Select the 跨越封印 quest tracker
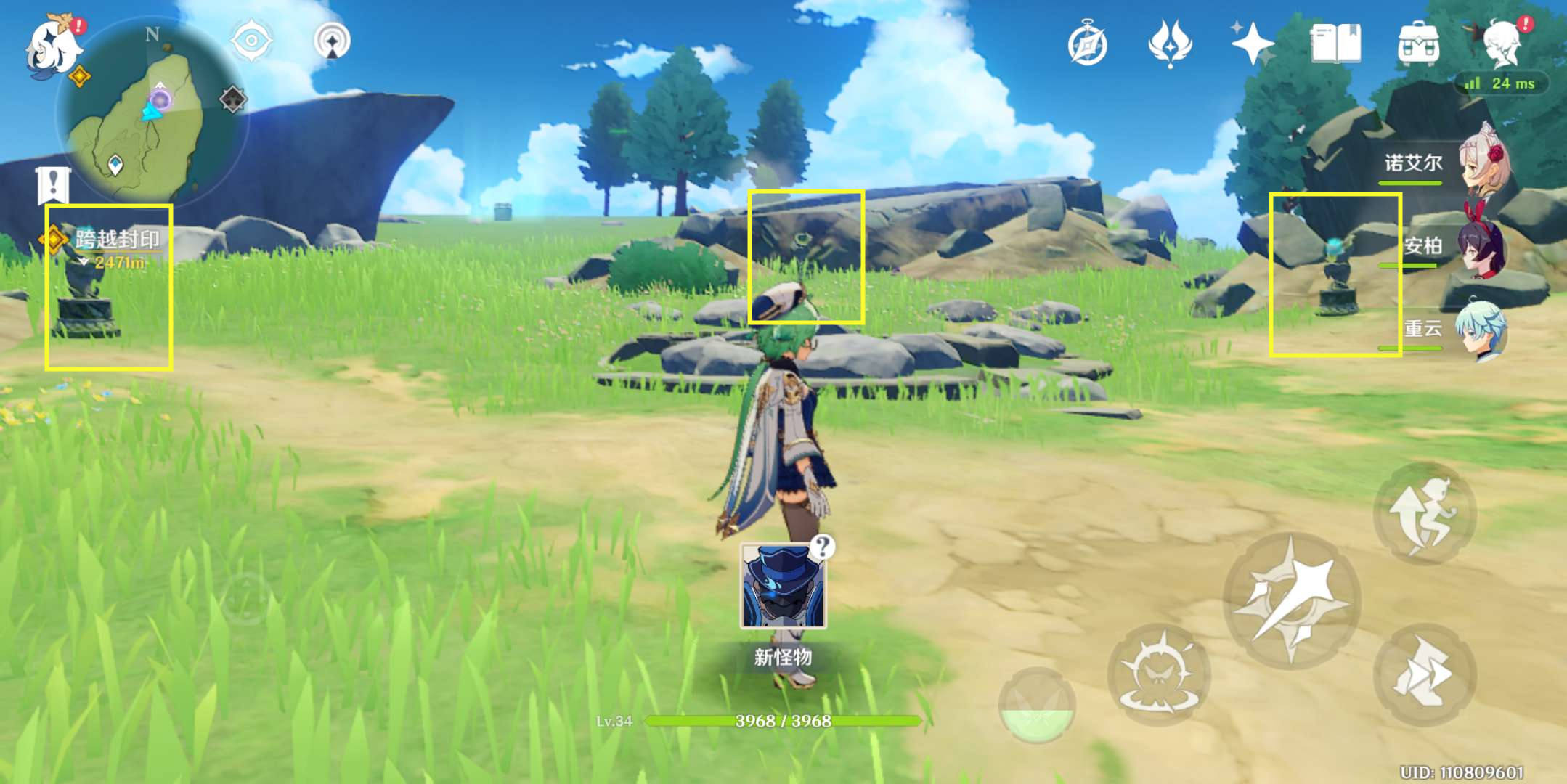 (116, 240)
